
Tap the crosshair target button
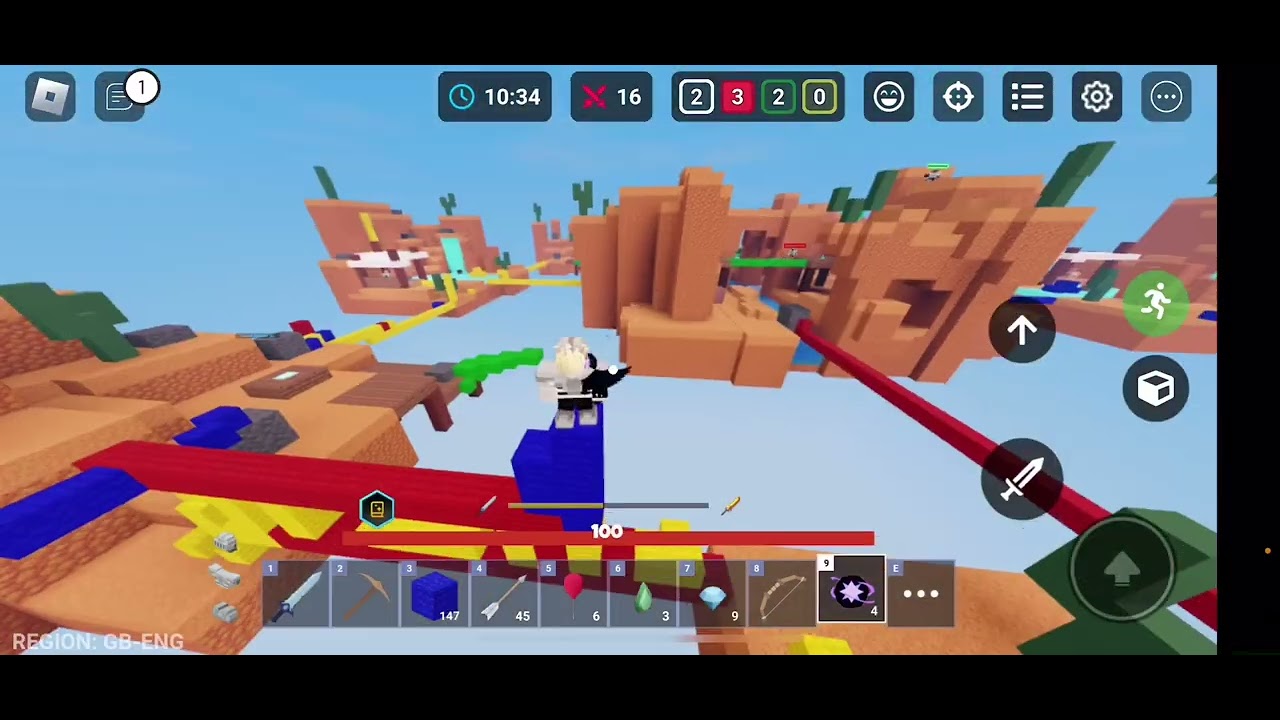click(958, 96)
